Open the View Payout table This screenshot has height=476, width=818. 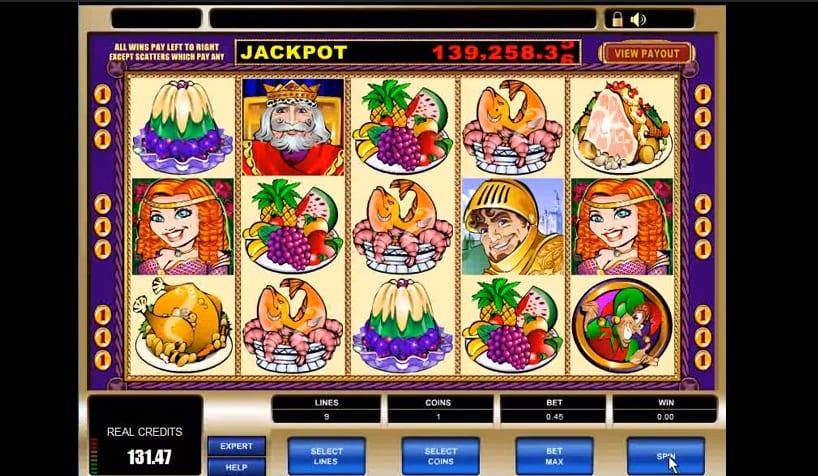tap(647, 54)
